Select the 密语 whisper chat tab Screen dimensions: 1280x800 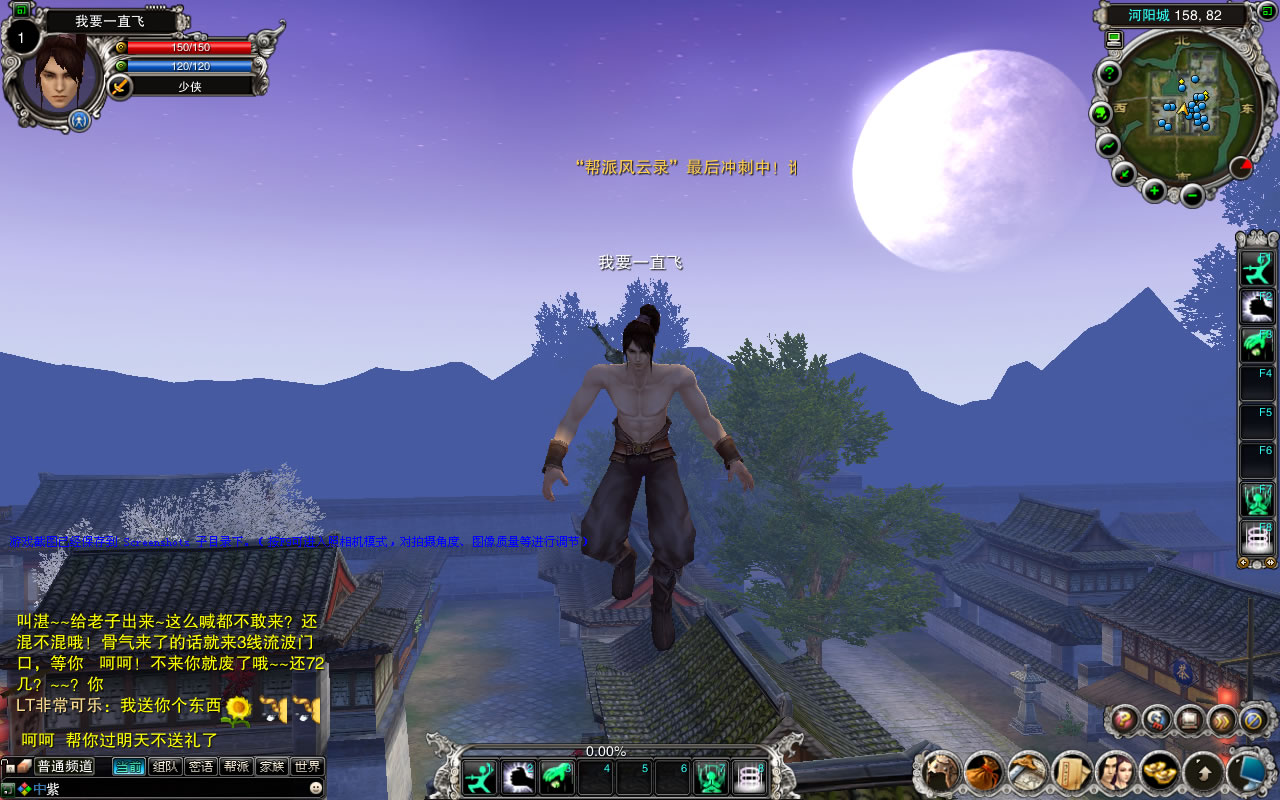[200, 767]
